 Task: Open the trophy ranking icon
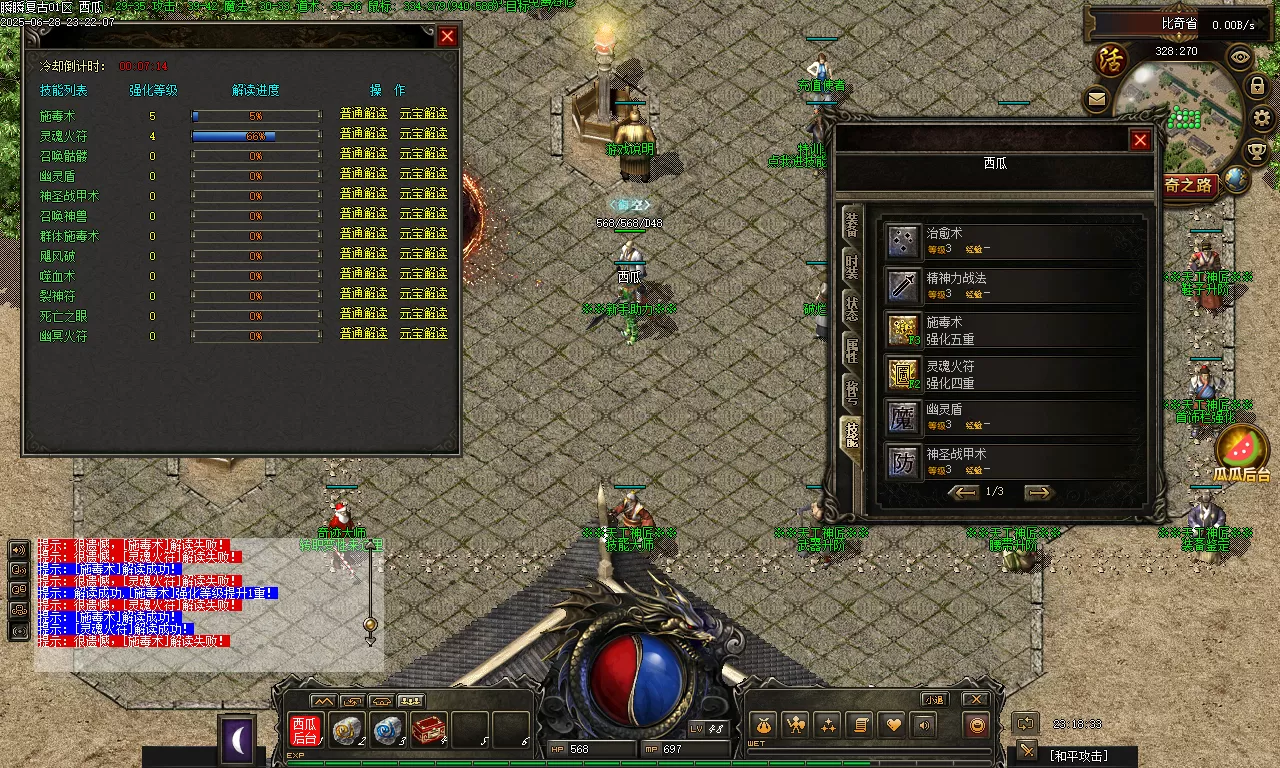[1257, 151]
